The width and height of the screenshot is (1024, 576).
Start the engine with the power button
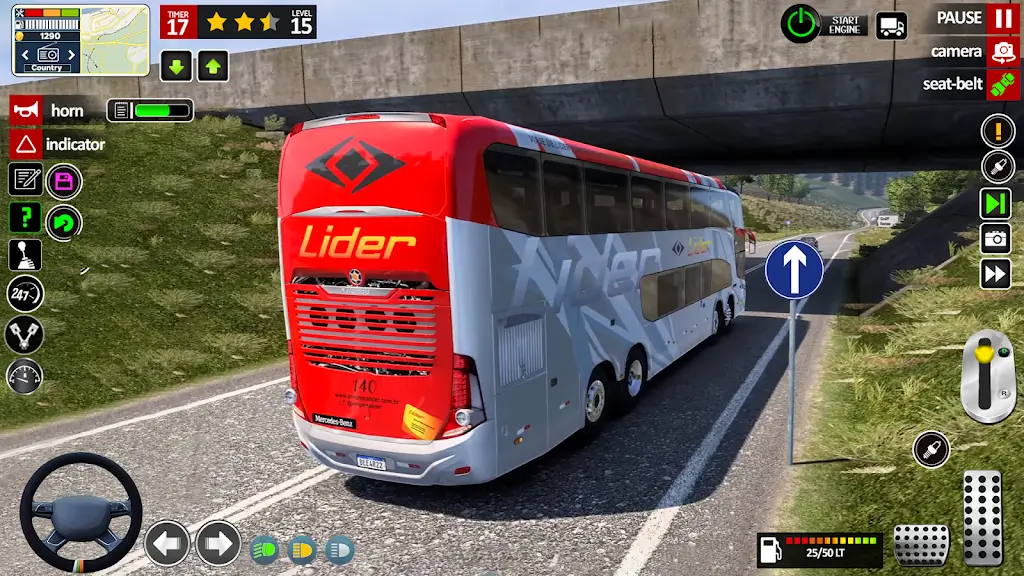tap(799, 22)
